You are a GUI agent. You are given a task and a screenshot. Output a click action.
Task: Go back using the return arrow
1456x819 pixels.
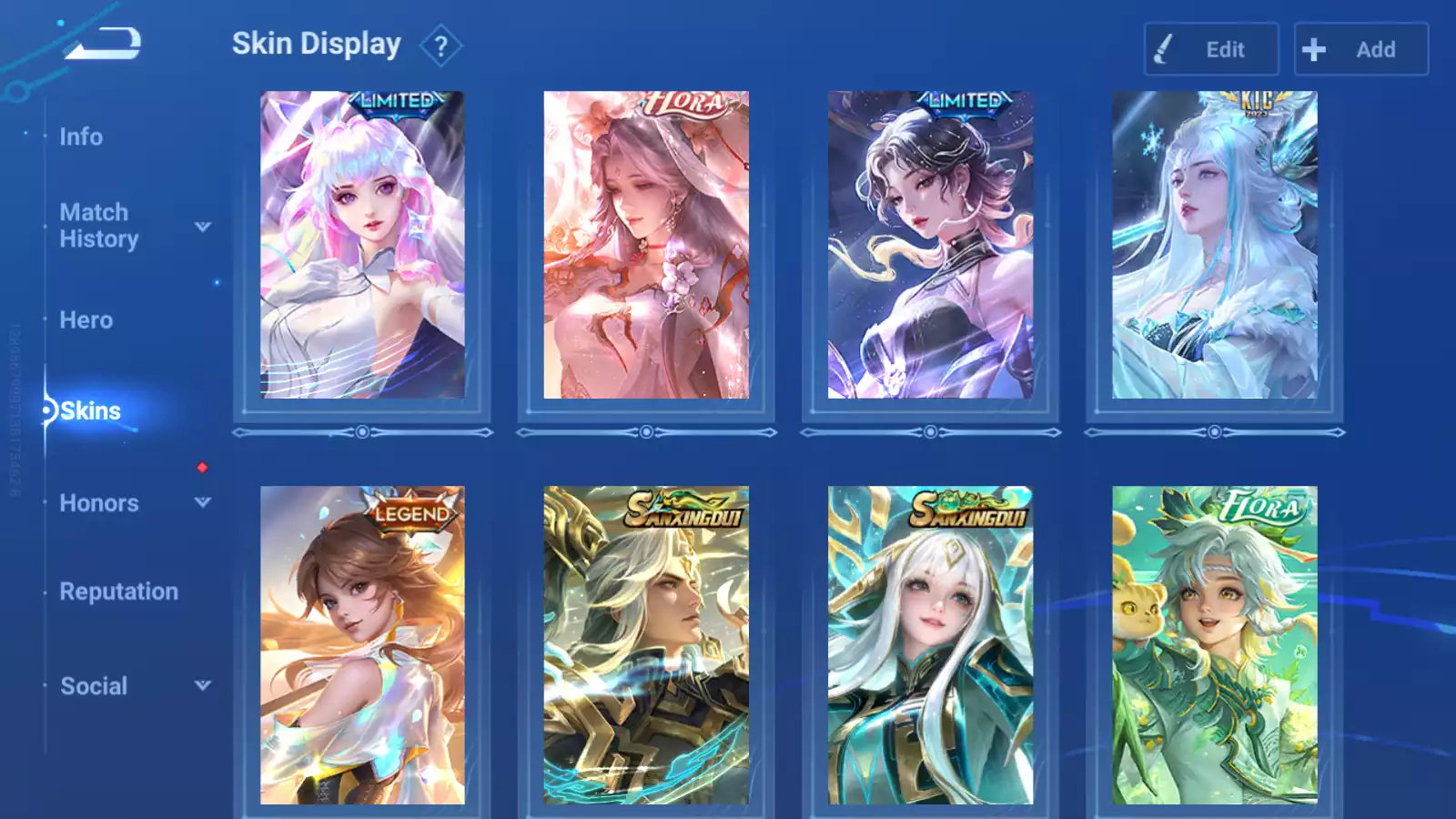point(103,43)
